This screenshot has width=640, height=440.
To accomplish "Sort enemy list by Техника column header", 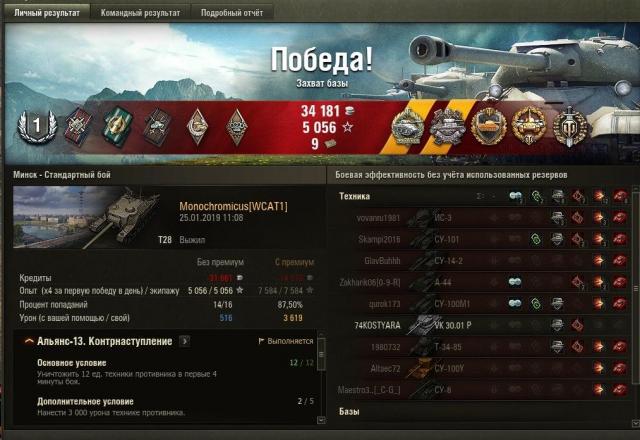I will pyautogui.click(x=357, y=196).
